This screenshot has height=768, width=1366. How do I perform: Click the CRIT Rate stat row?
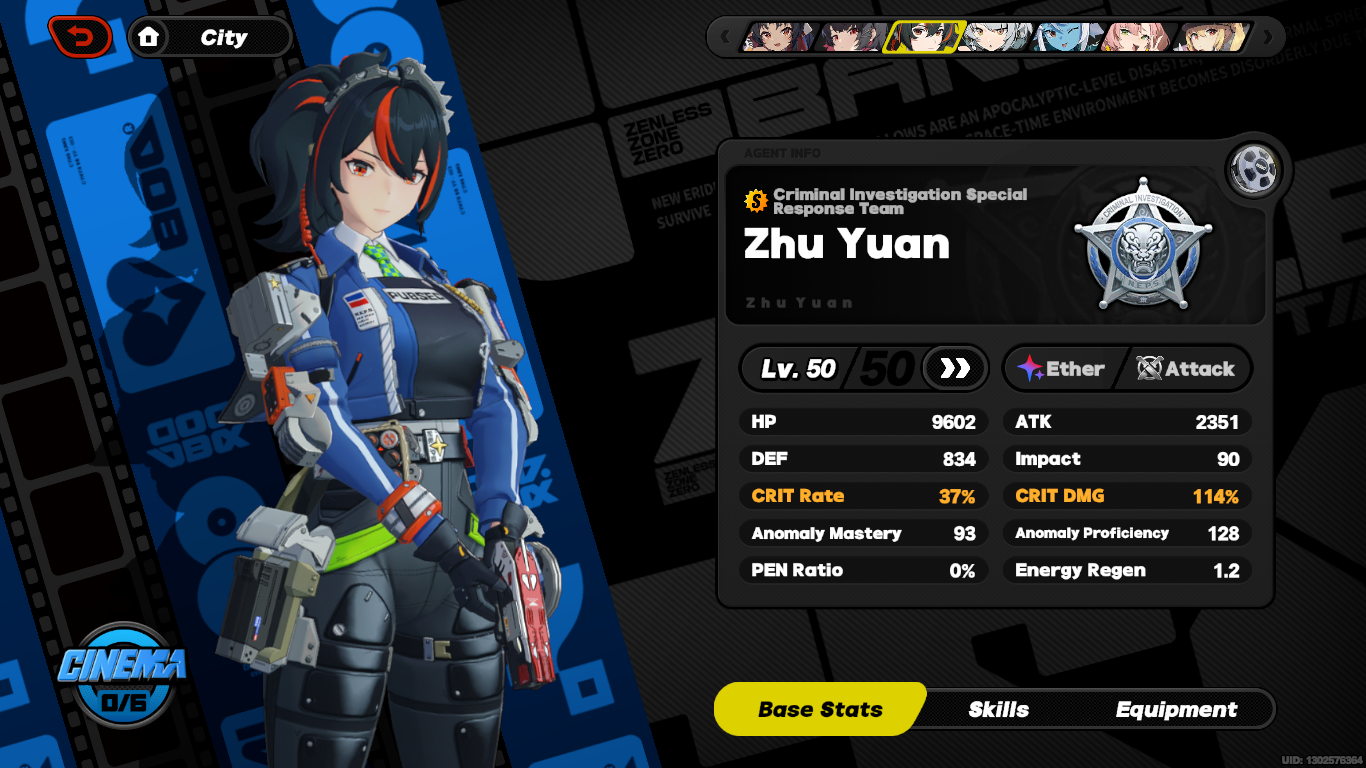click(863, 495)
